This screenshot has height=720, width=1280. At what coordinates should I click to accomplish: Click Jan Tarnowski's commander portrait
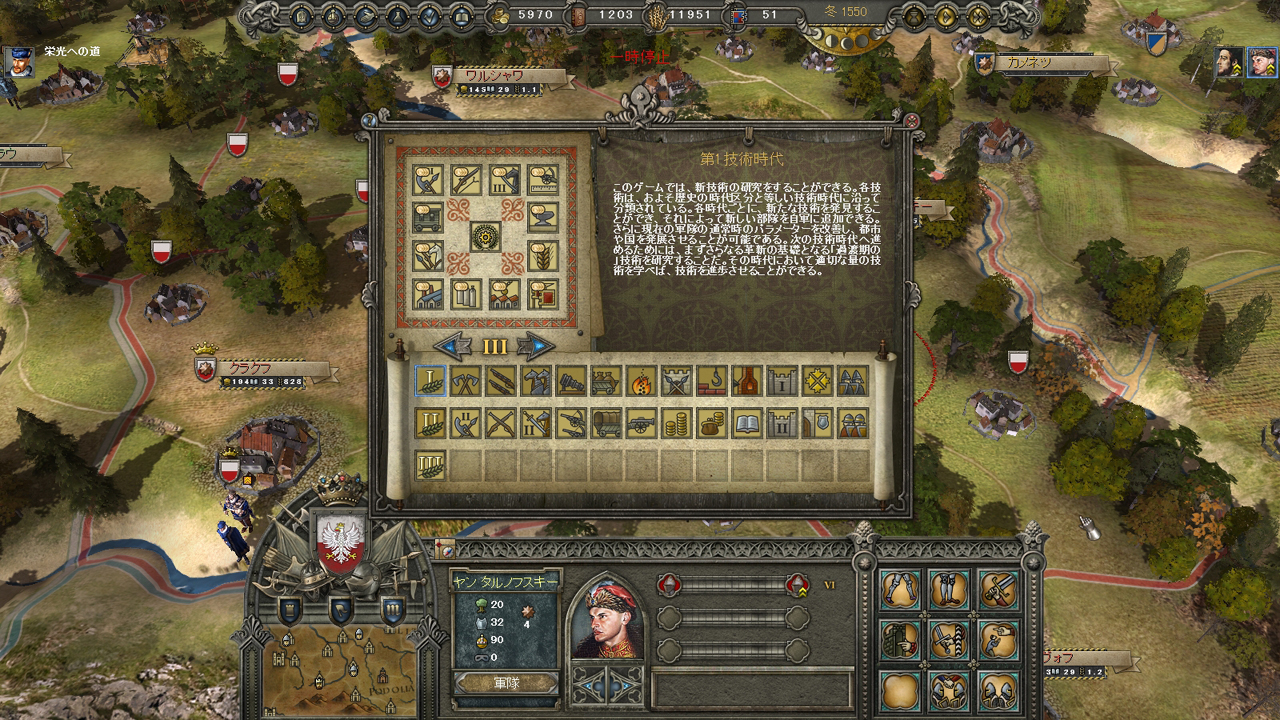point(608,616)
